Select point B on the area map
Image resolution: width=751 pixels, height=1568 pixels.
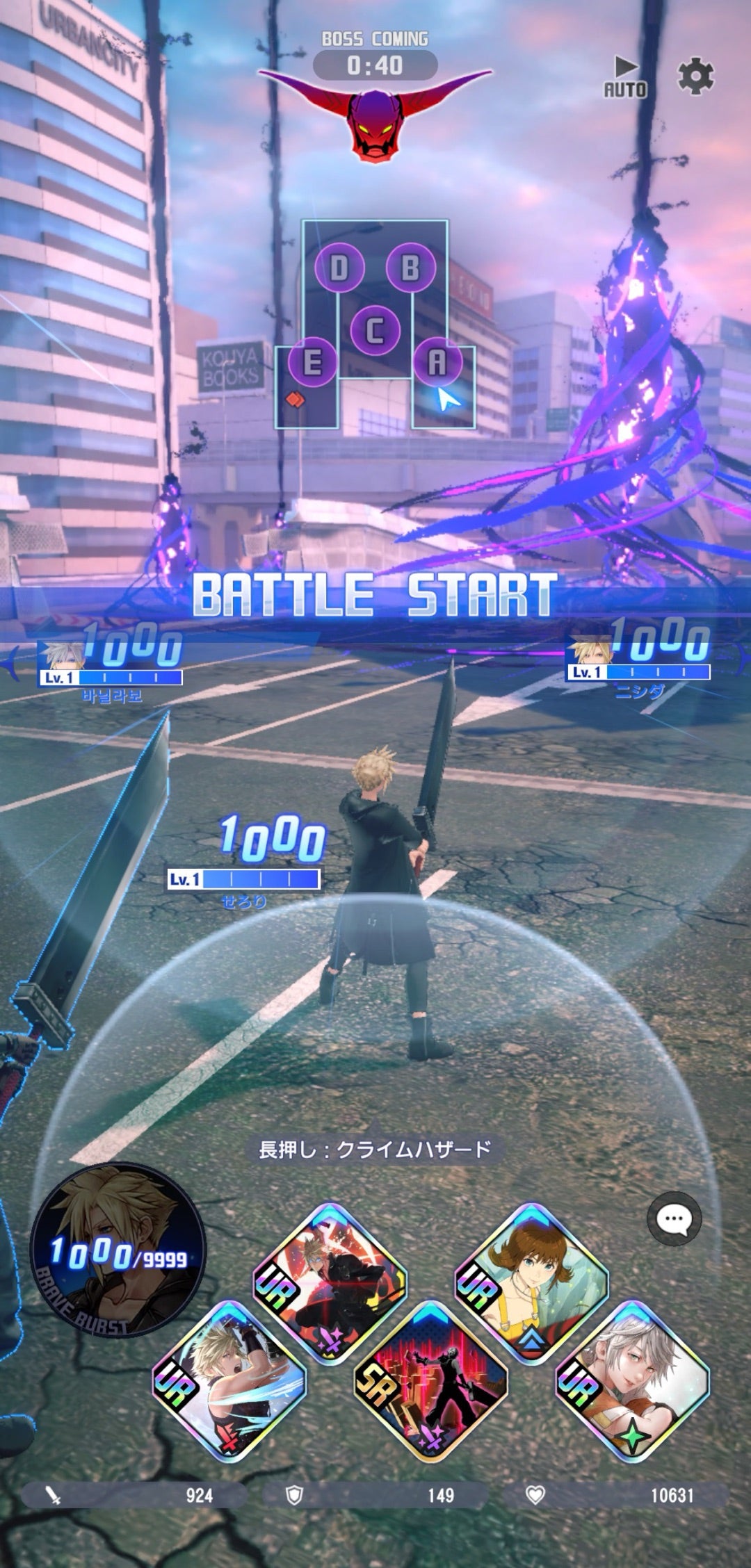[x=410, y=268]
